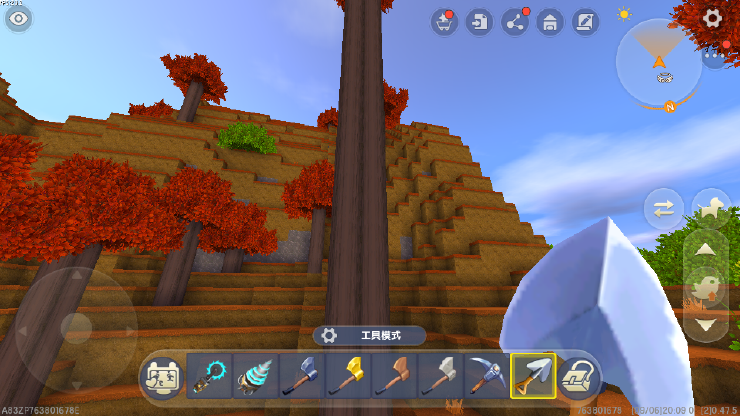The width and height of the screenshot is (740, 416).
Task: Click the swap arrows button
Action: pos(664,209)
